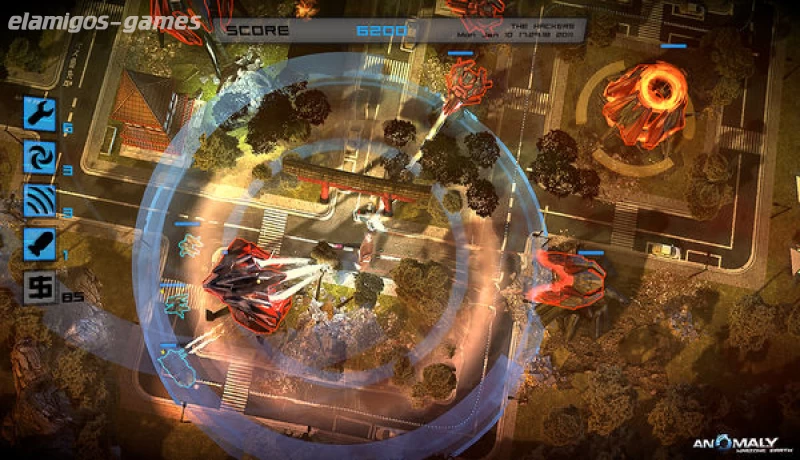The height and width of the screenshot is (460, 800).
Task: Open the dollar-sign money shop icon
Action: coord(40,289)
